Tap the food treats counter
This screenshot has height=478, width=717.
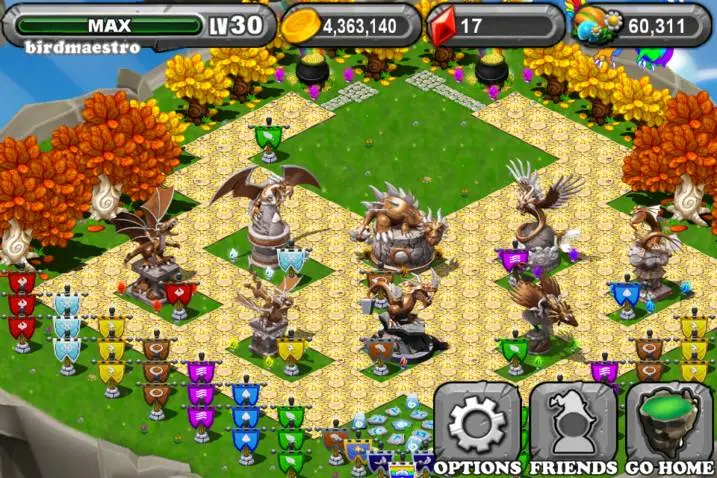click(x=643, y=25)
